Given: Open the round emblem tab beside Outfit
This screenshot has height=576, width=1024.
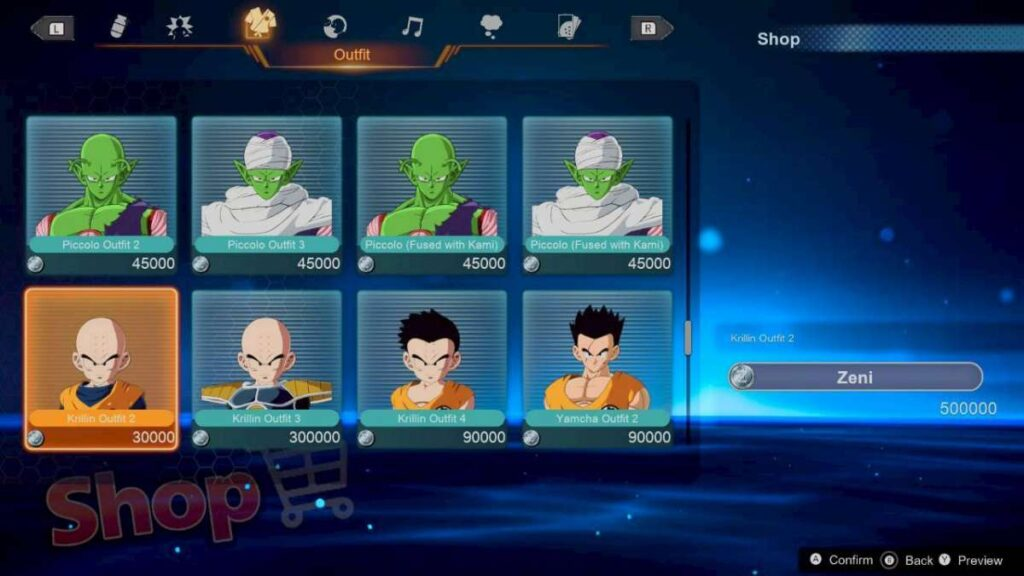Looking at the screenshot, I should click(x=337, y=26).
